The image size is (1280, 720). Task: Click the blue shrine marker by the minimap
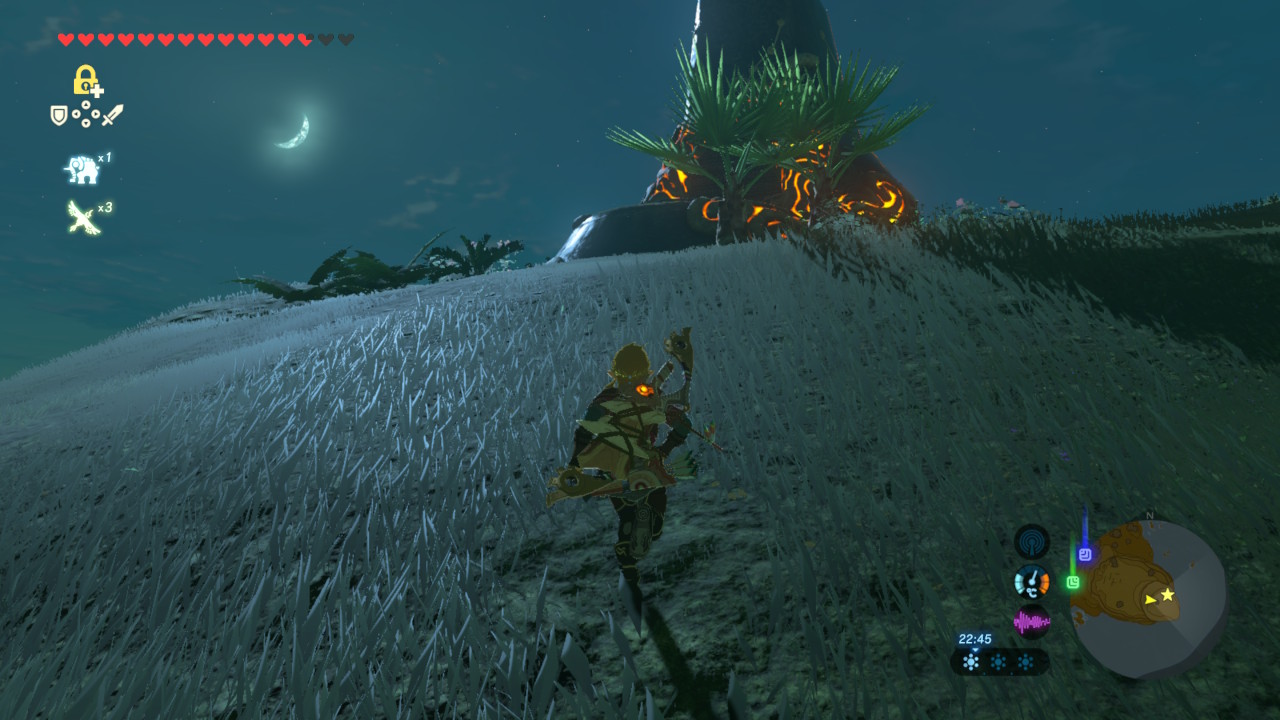click(x=1085, y=553)
